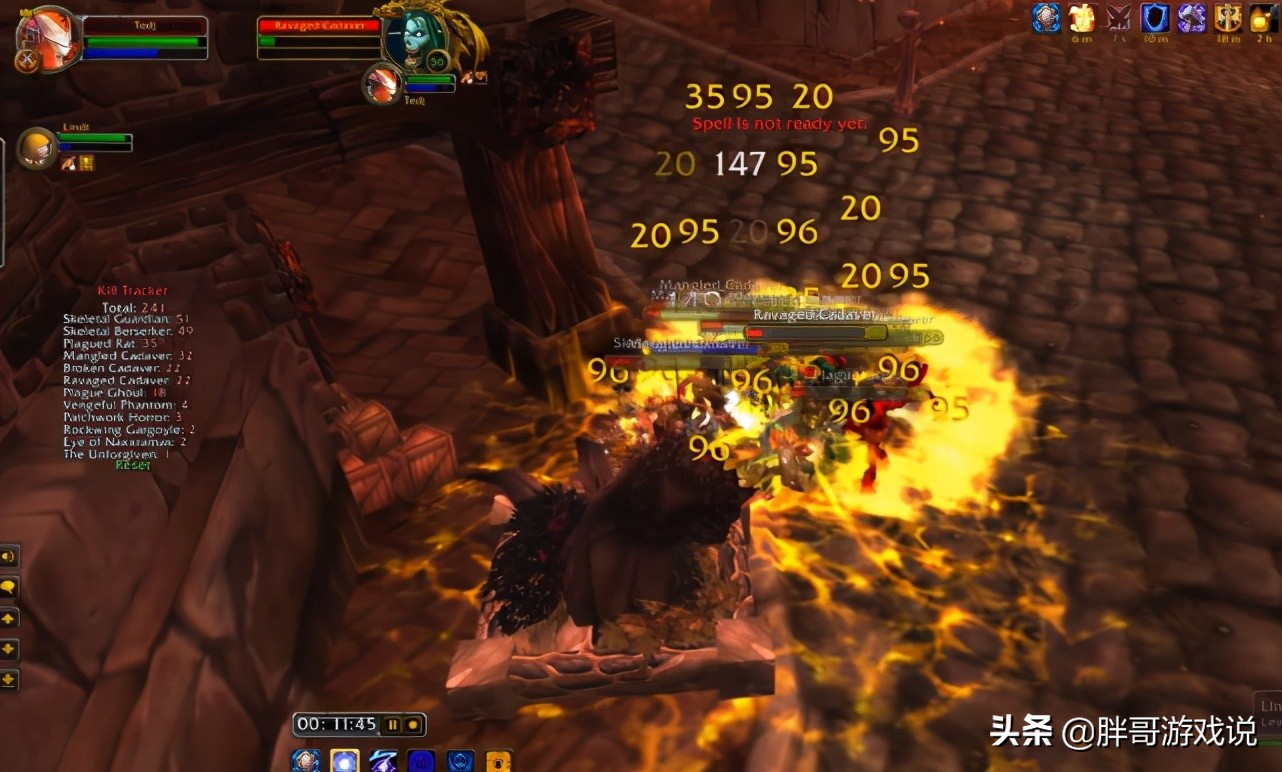Click the up arrow on the left sidebar
Screen dimensions: 1282x772
pos(10,617)
